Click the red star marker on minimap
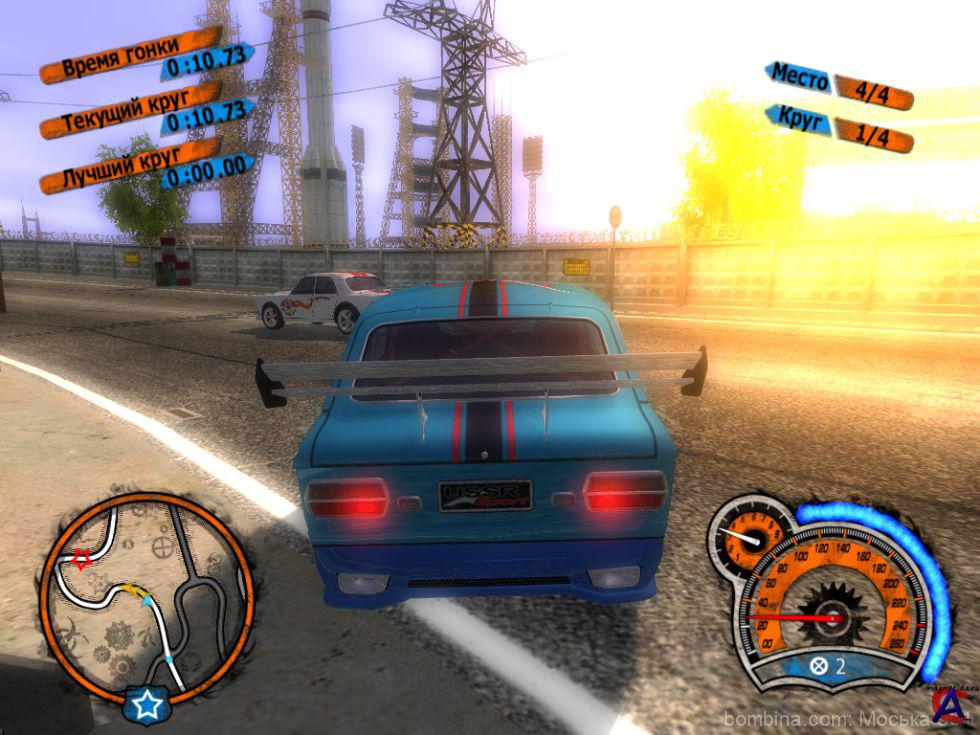The width and height of the screenshot is (980, 735). [x=81, y=557]
